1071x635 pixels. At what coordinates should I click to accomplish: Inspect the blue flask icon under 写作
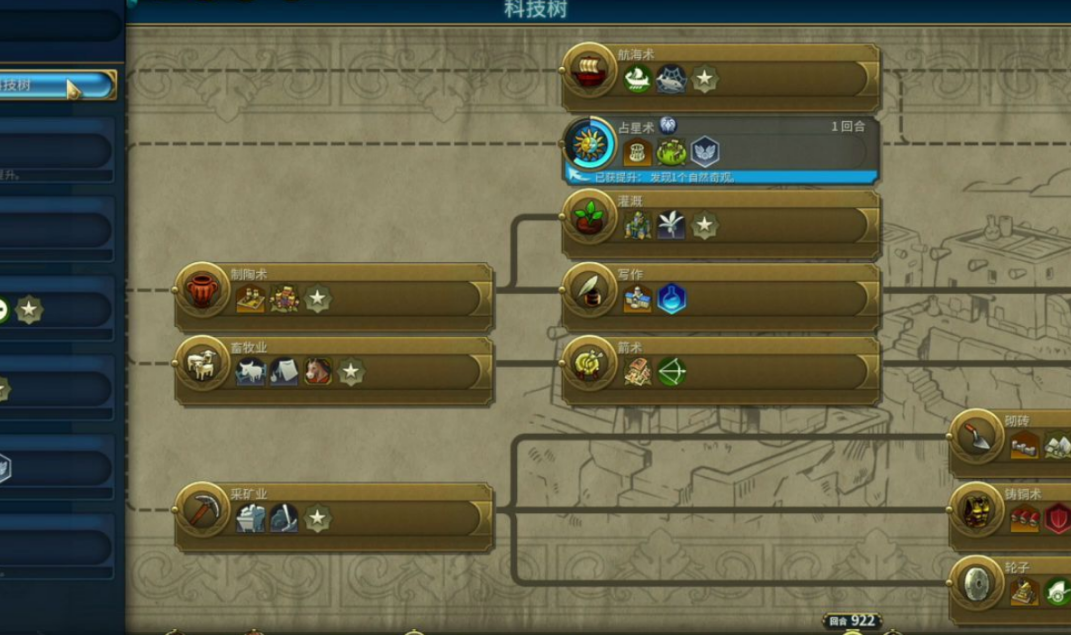(671, 299)
